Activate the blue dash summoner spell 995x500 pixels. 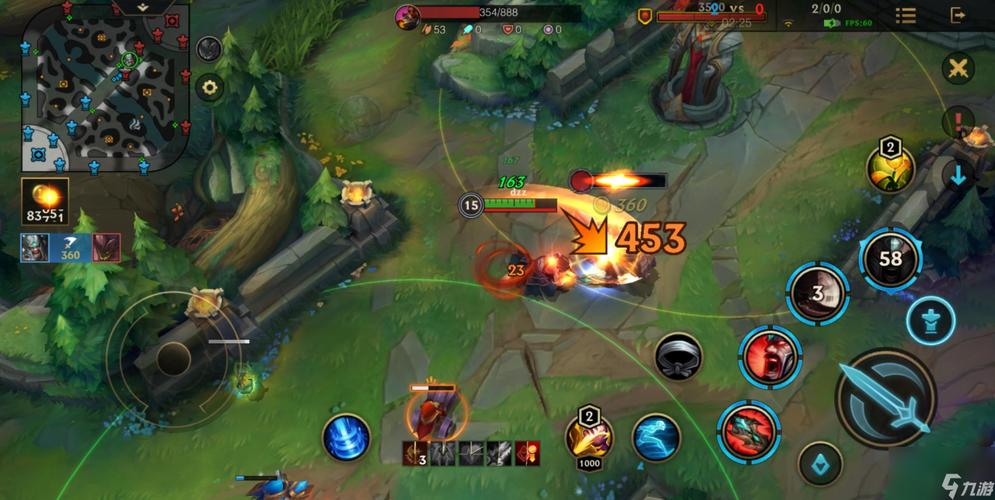[x=655, y=437]
